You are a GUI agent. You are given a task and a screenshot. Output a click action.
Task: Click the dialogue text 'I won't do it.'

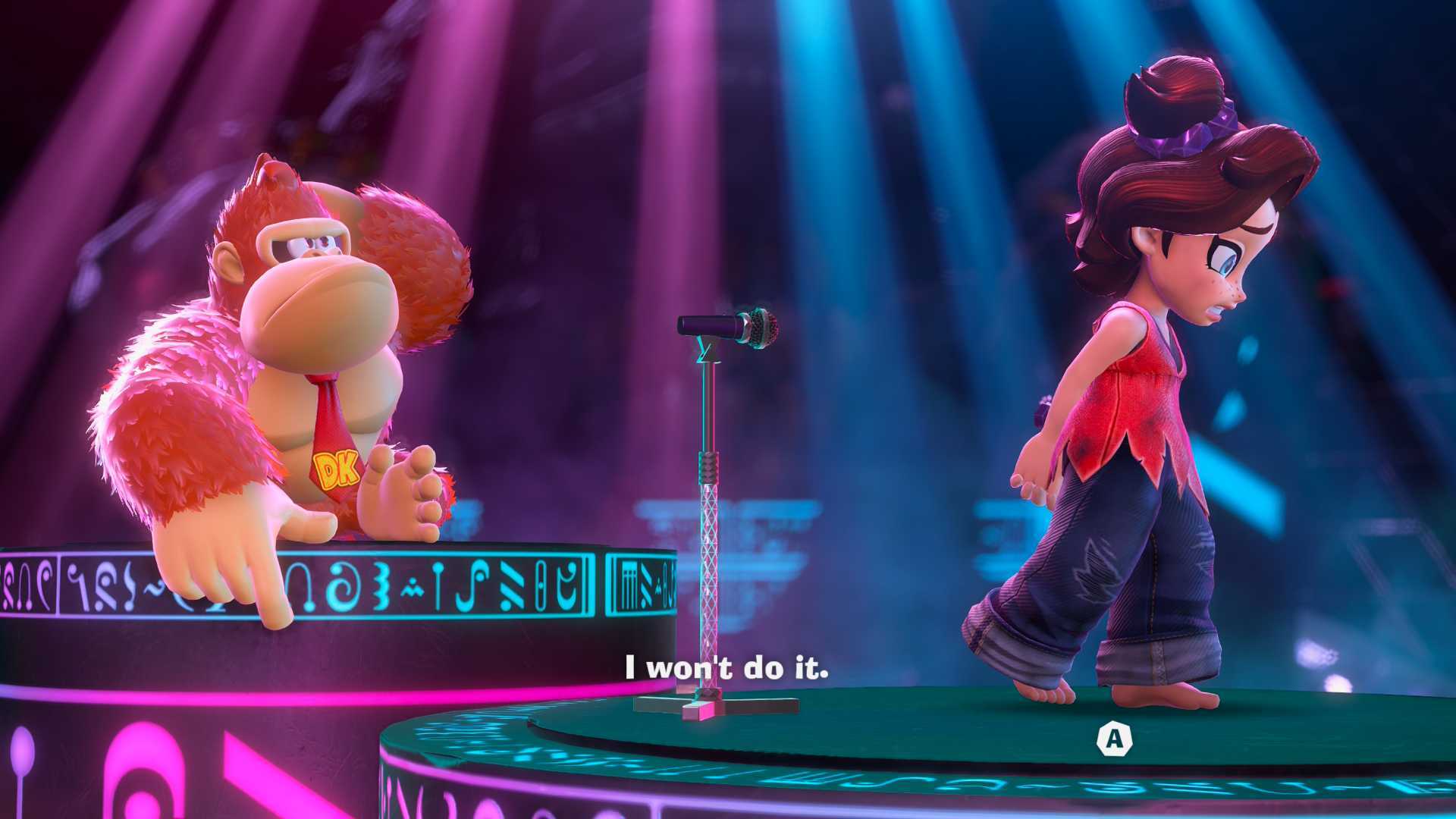(726, 668)
